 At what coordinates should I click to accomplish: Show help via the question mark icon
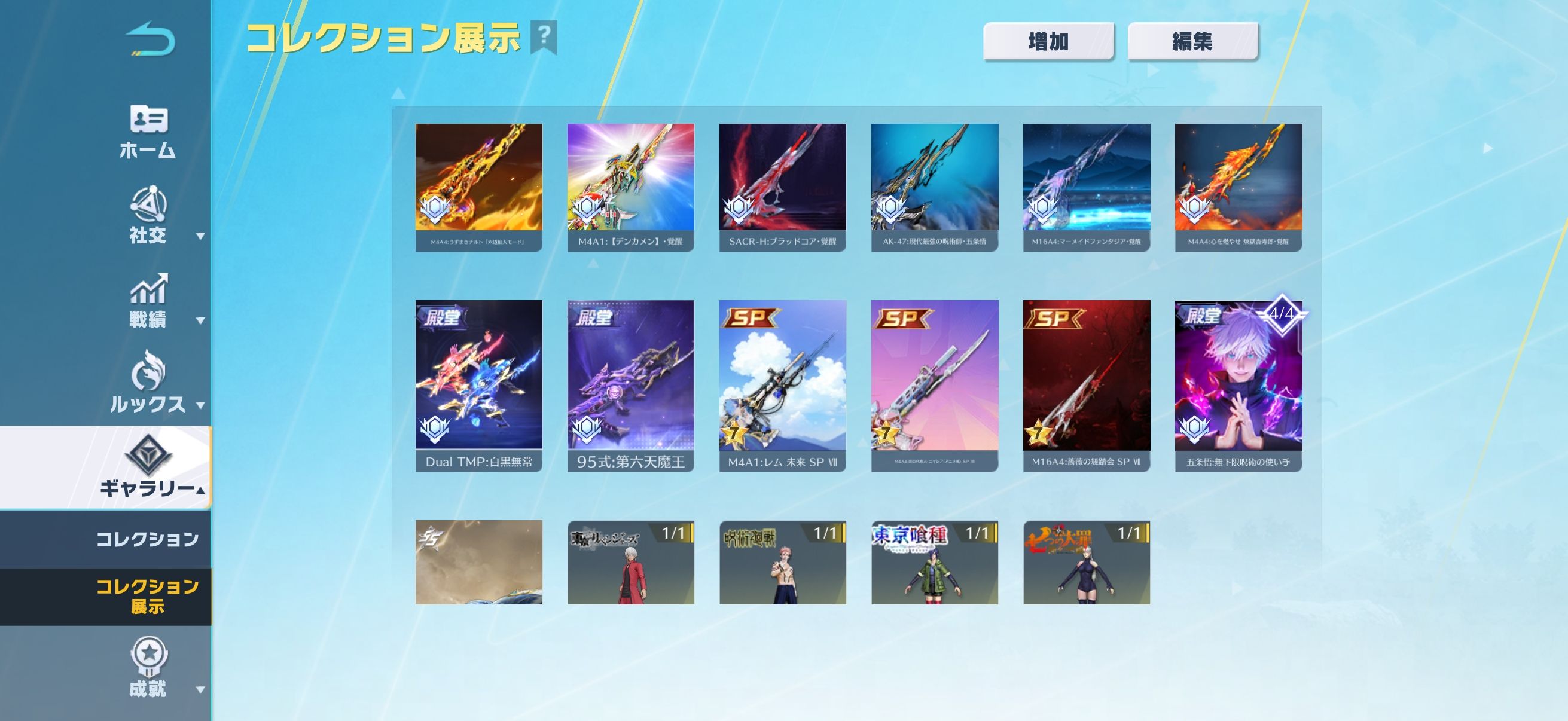tap(544, 36)
